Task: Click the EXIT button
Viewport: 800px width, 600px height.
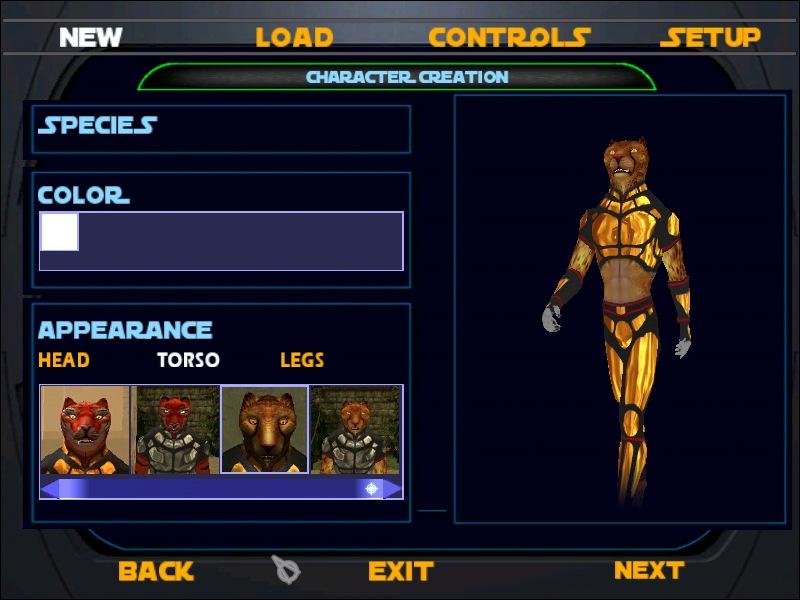Action: [400, 571]
